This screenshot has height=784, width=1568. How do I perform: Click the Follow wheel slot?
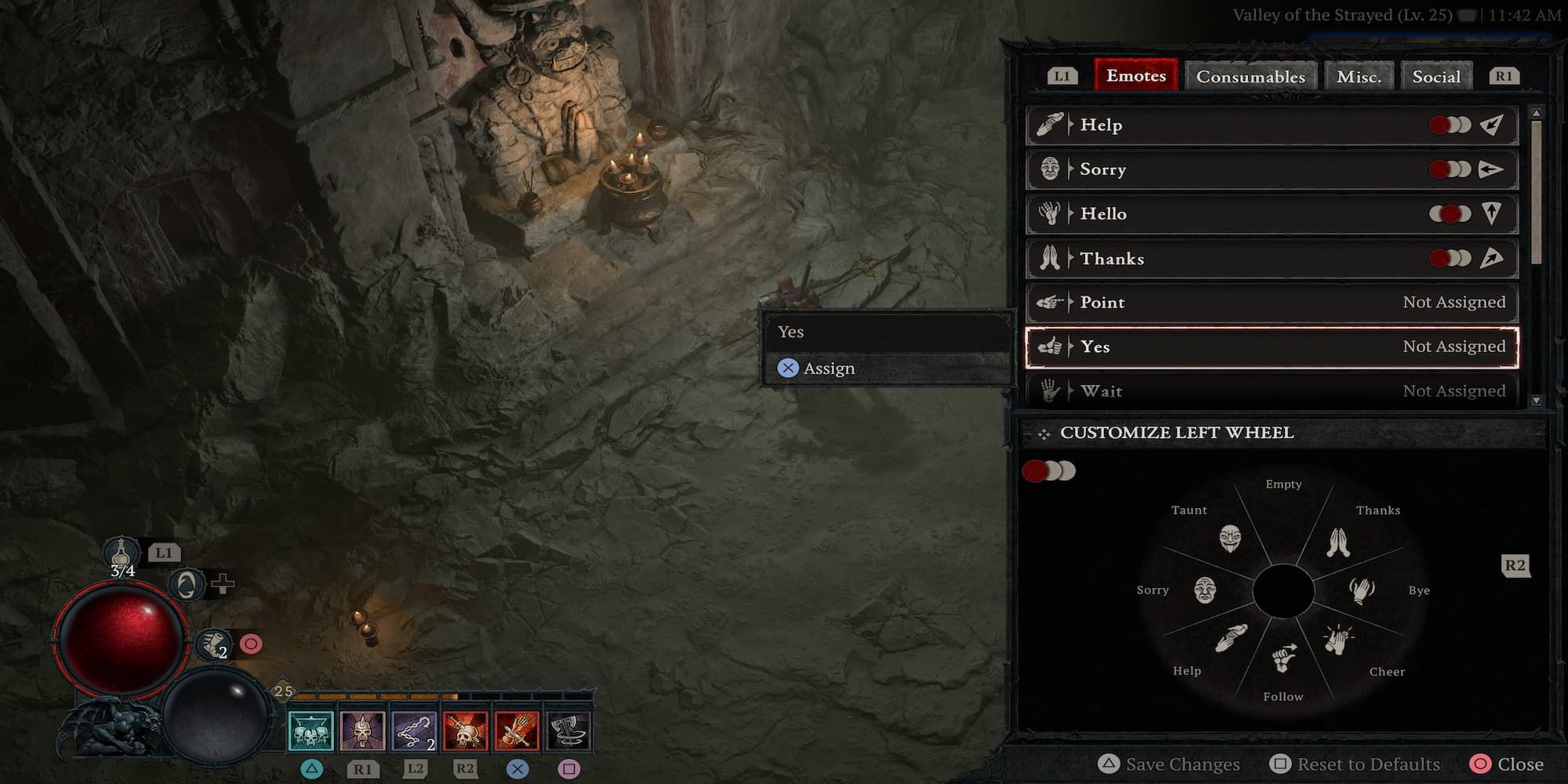coord(1283,659)
